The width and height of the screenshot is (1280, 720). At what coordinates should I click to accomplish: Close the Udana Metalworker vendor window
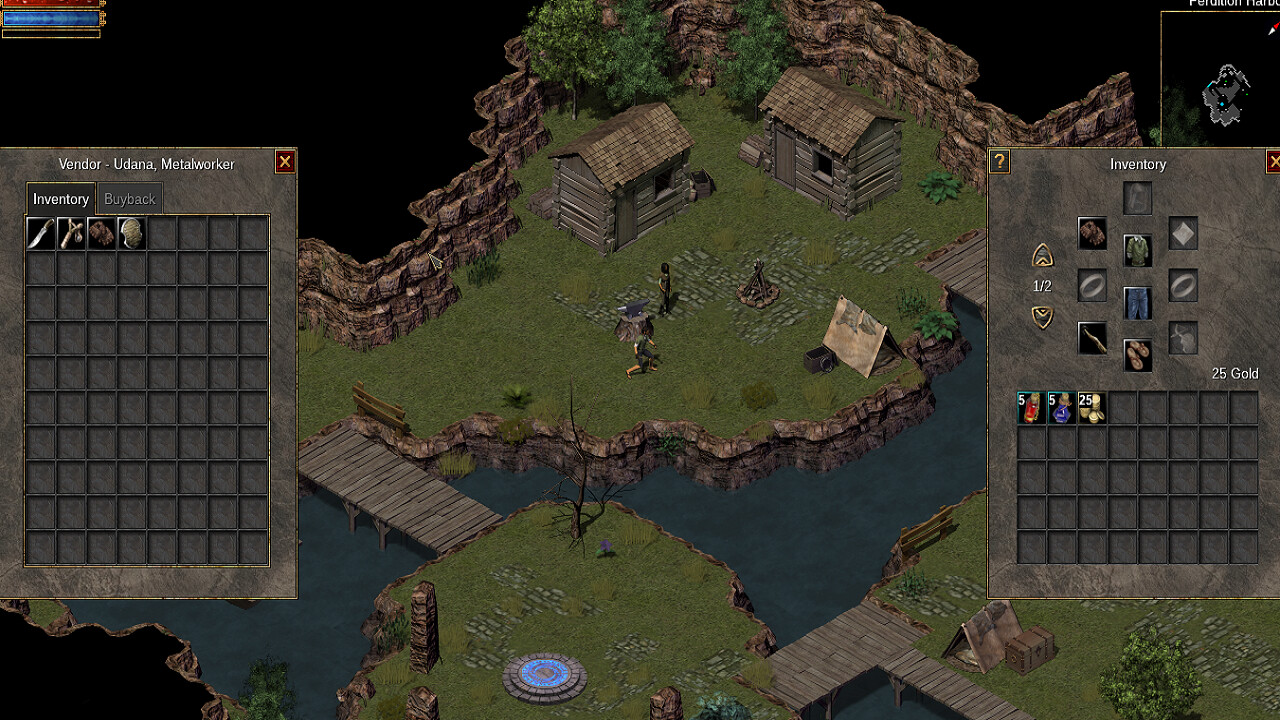pyautogui.click(x=285, y=161)
